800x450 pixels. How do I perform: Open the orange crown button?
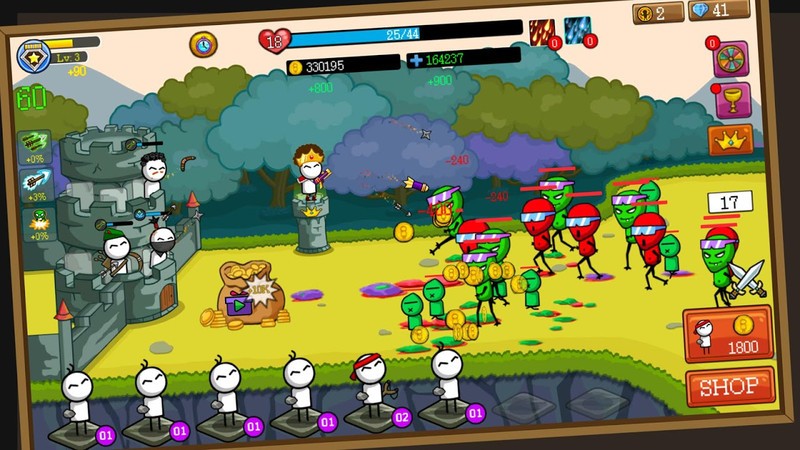730,140
